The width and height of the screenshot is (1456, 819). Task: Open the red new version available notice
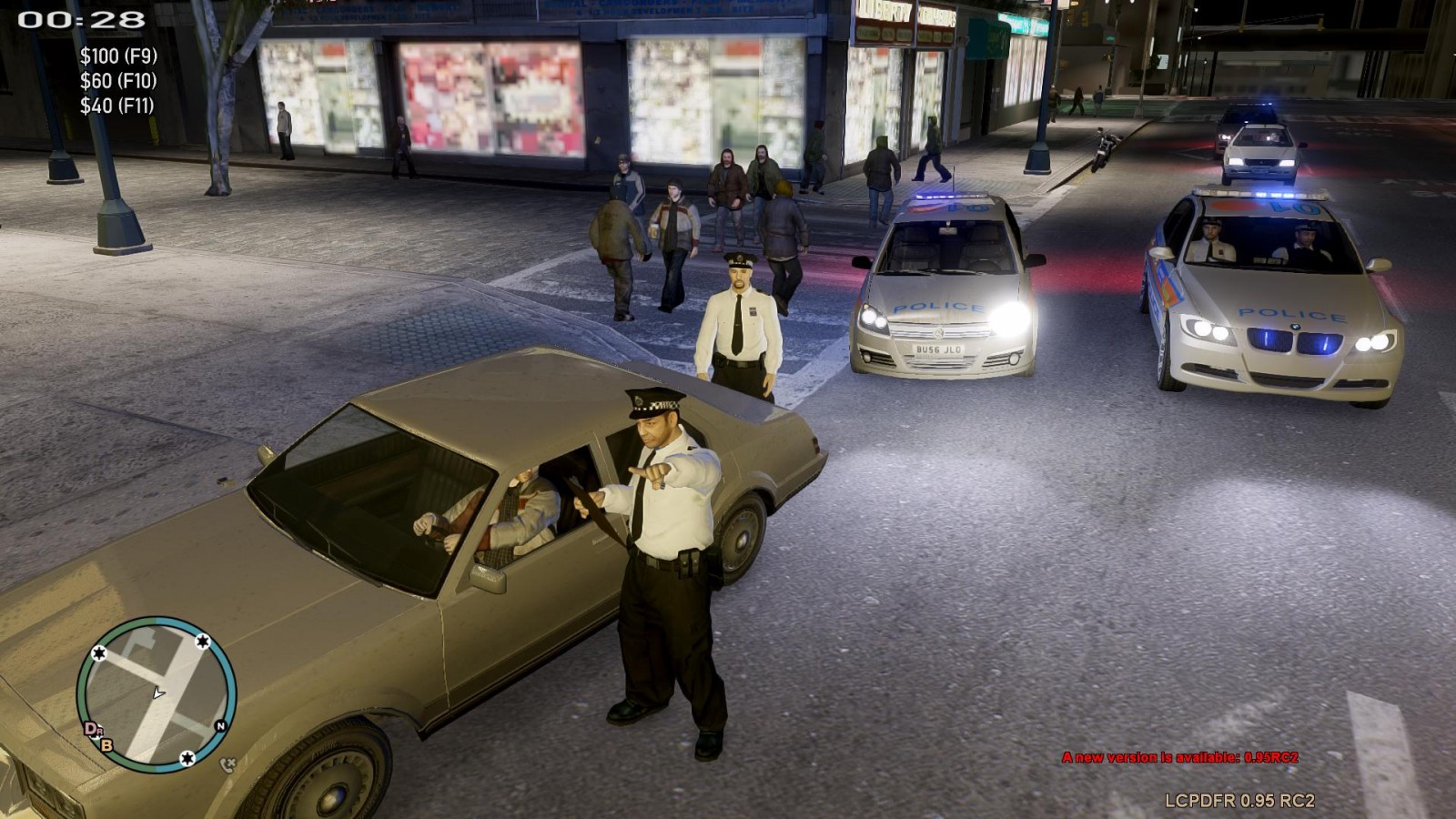pos(1179,757)
